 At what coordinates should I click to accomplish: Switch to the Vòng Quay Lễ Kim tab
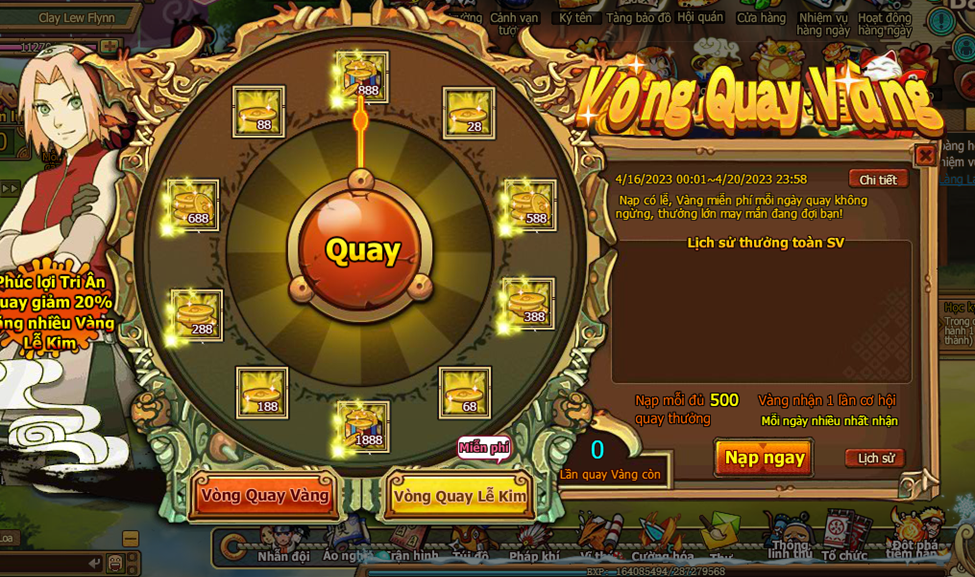pos(460,496)
